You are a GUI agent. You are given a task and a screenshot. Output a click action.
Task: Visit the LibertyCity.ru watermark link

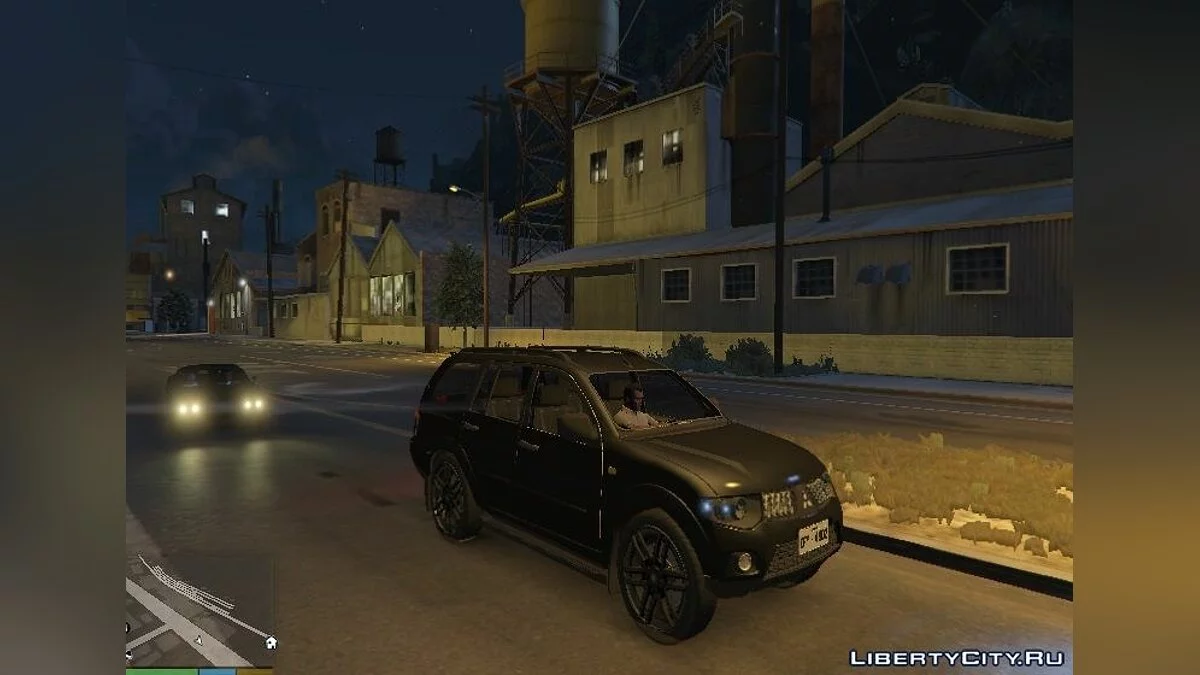coord(956,658)
